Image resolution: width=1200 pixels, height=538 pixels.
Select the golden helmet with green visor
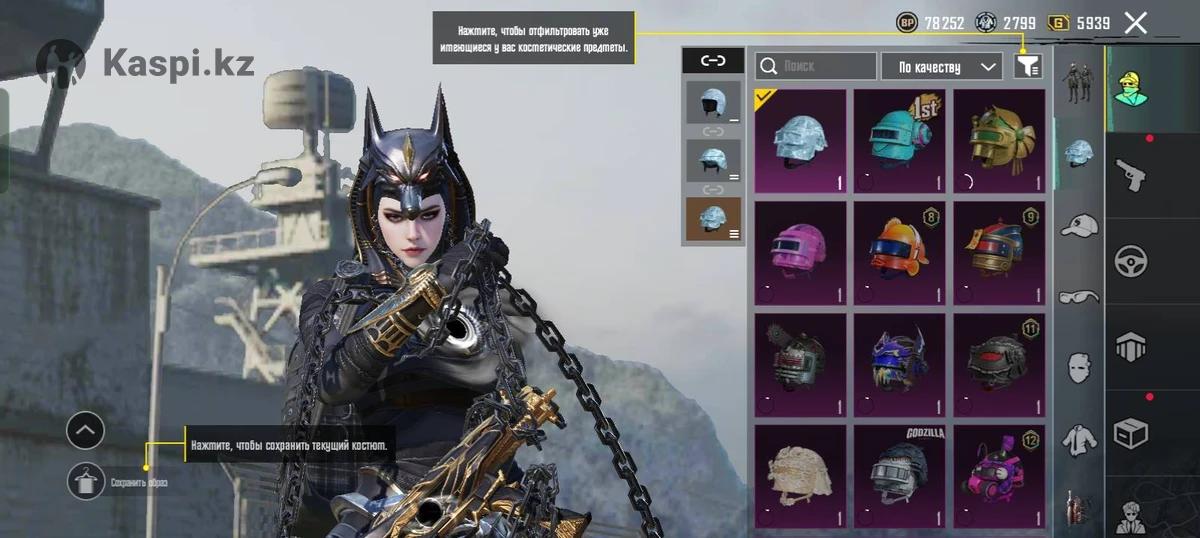click(998, 141)
